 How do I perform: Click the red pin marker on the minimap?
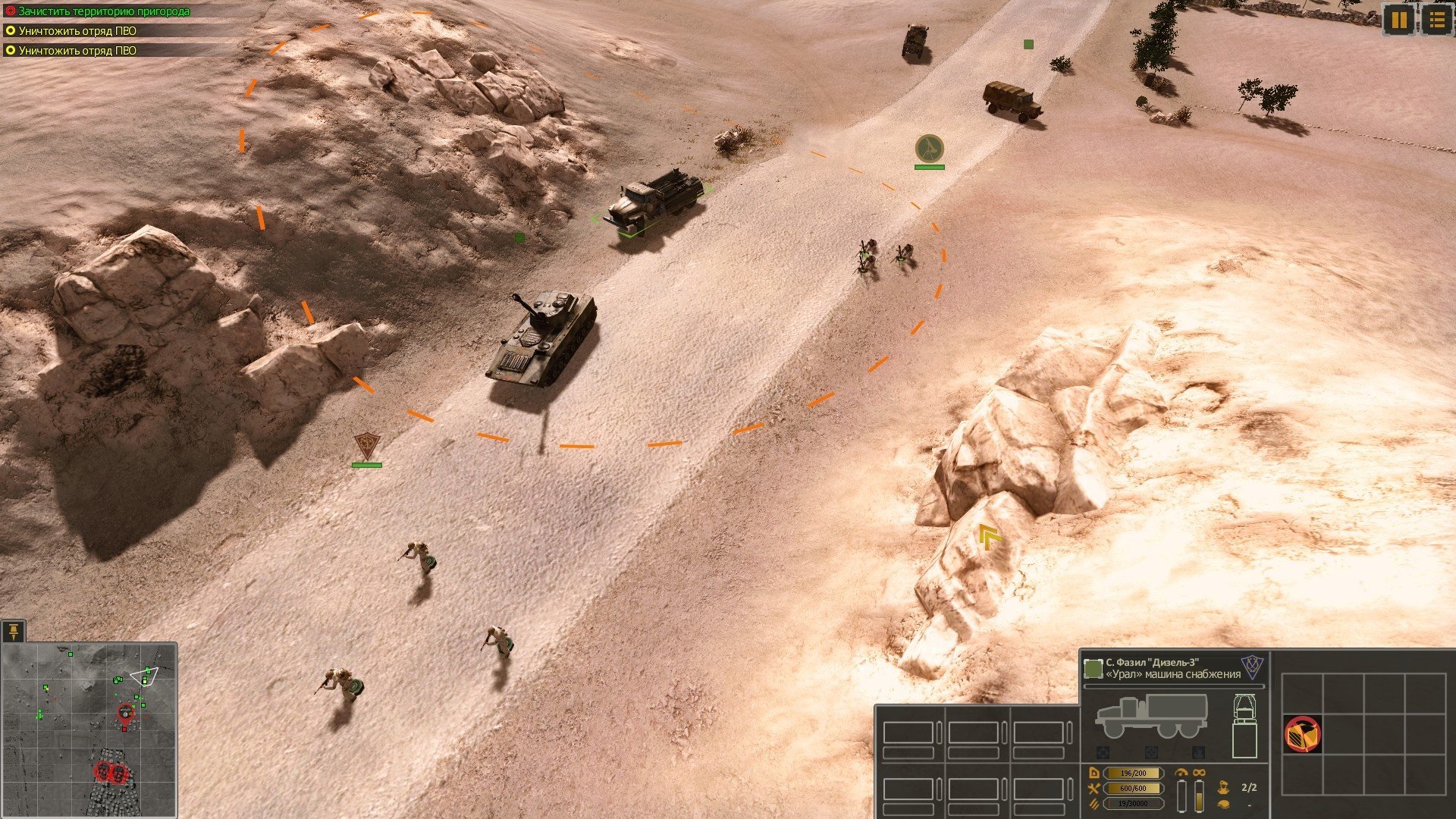point(125,713)
